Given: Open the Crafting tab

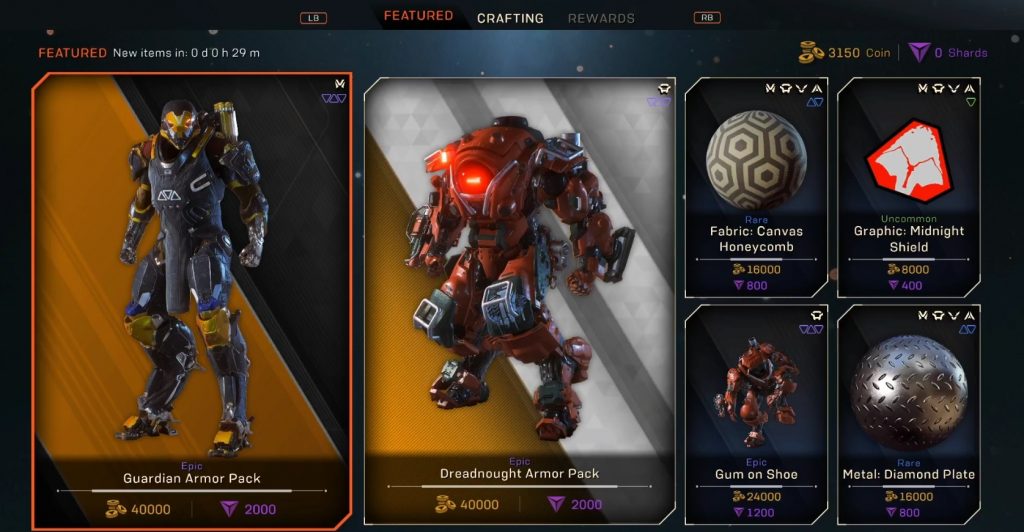Looking at the screenshot, I should coord(510,18).
